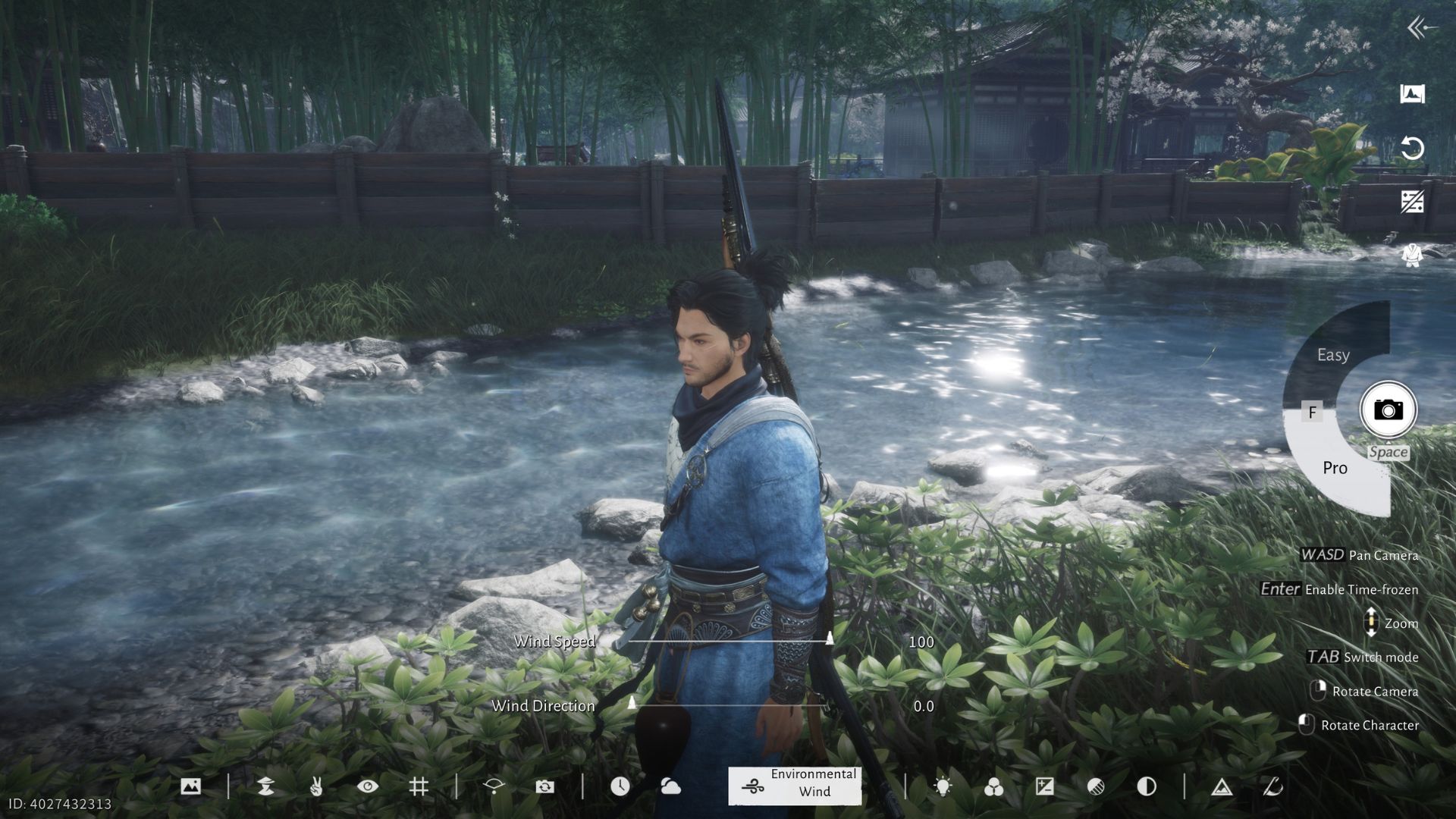Toggle the composition grid overlay
This screenshot has height=819, width=1456.
419,786
